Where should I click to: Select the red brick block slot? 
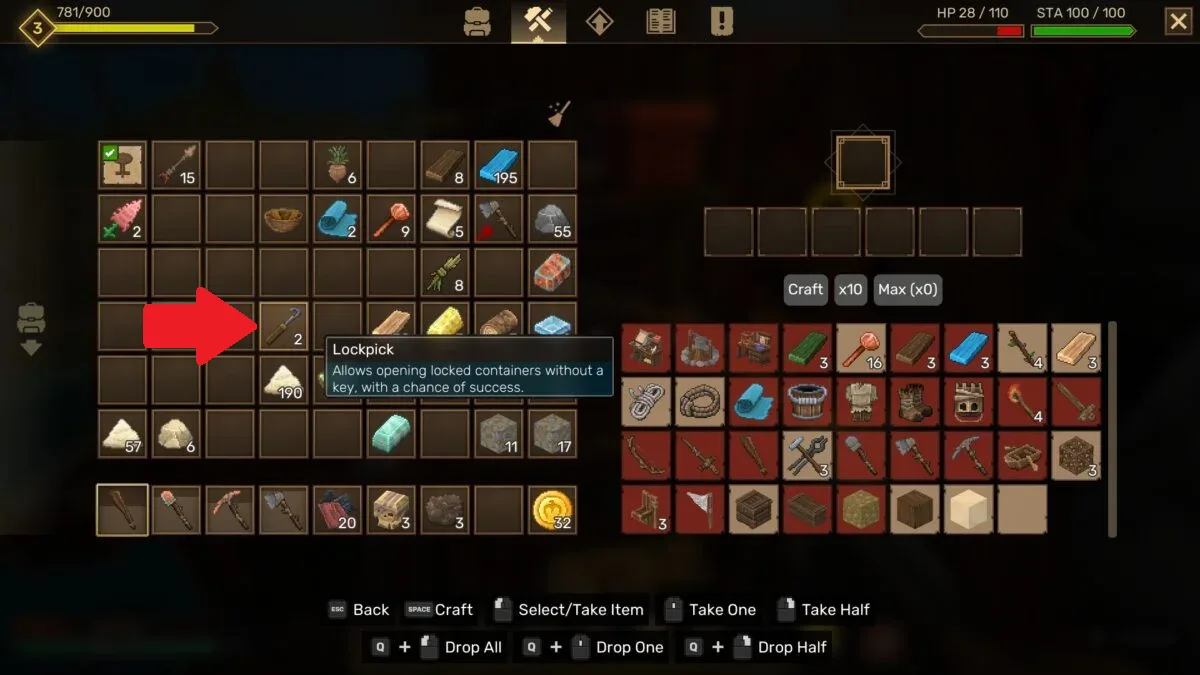553,272
